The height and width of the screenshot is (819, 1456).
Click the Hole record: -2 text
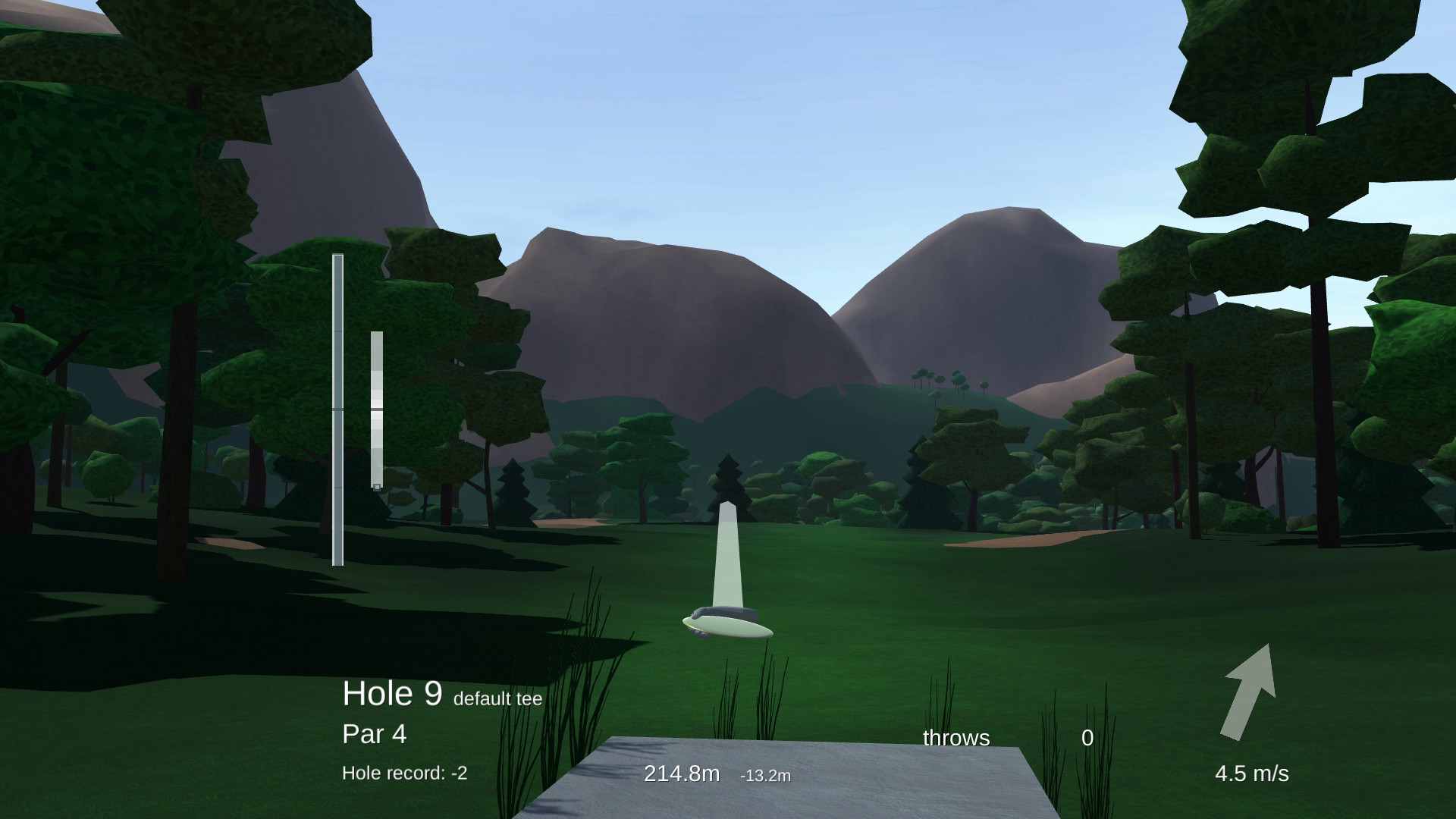click(x=404, y=773)
